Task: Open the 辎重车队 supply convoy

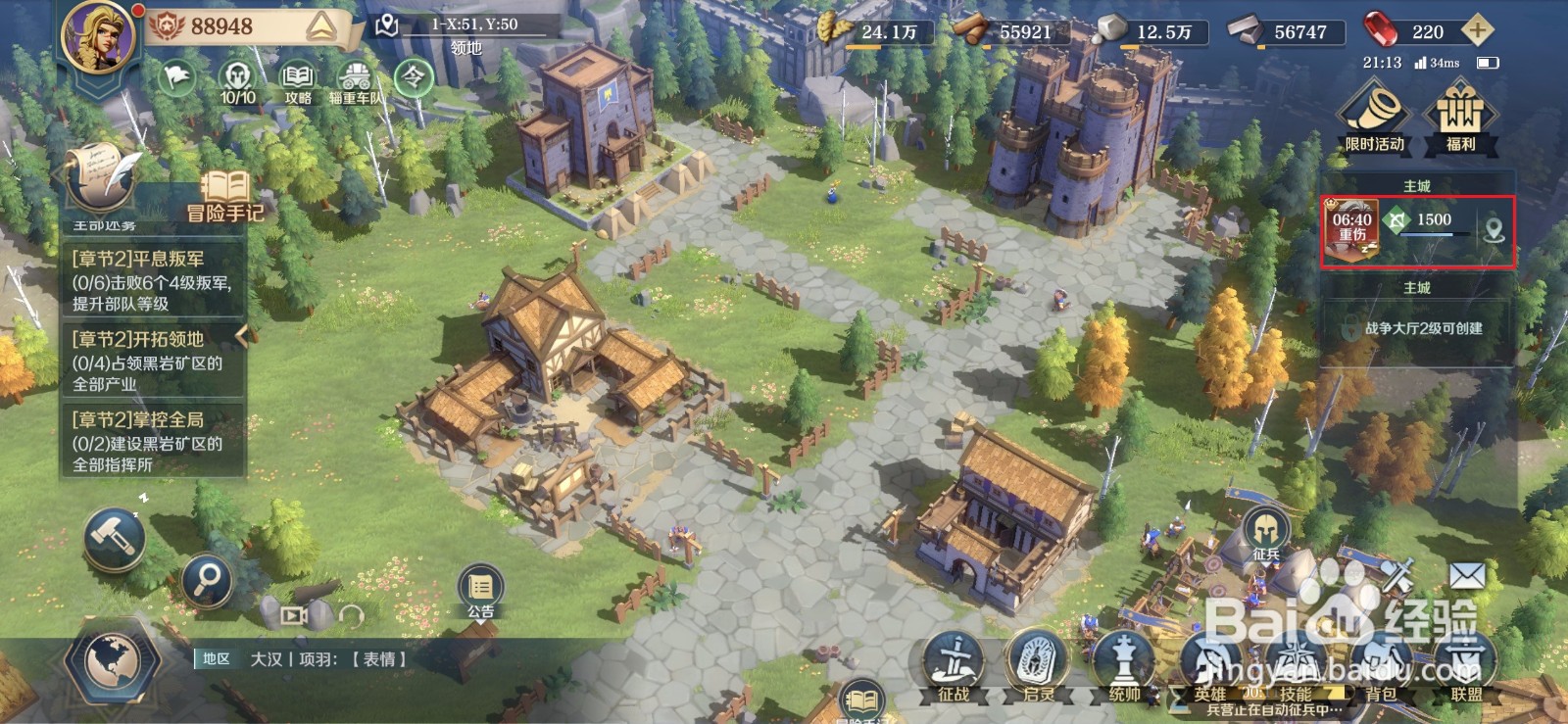Action: [355, 82]
